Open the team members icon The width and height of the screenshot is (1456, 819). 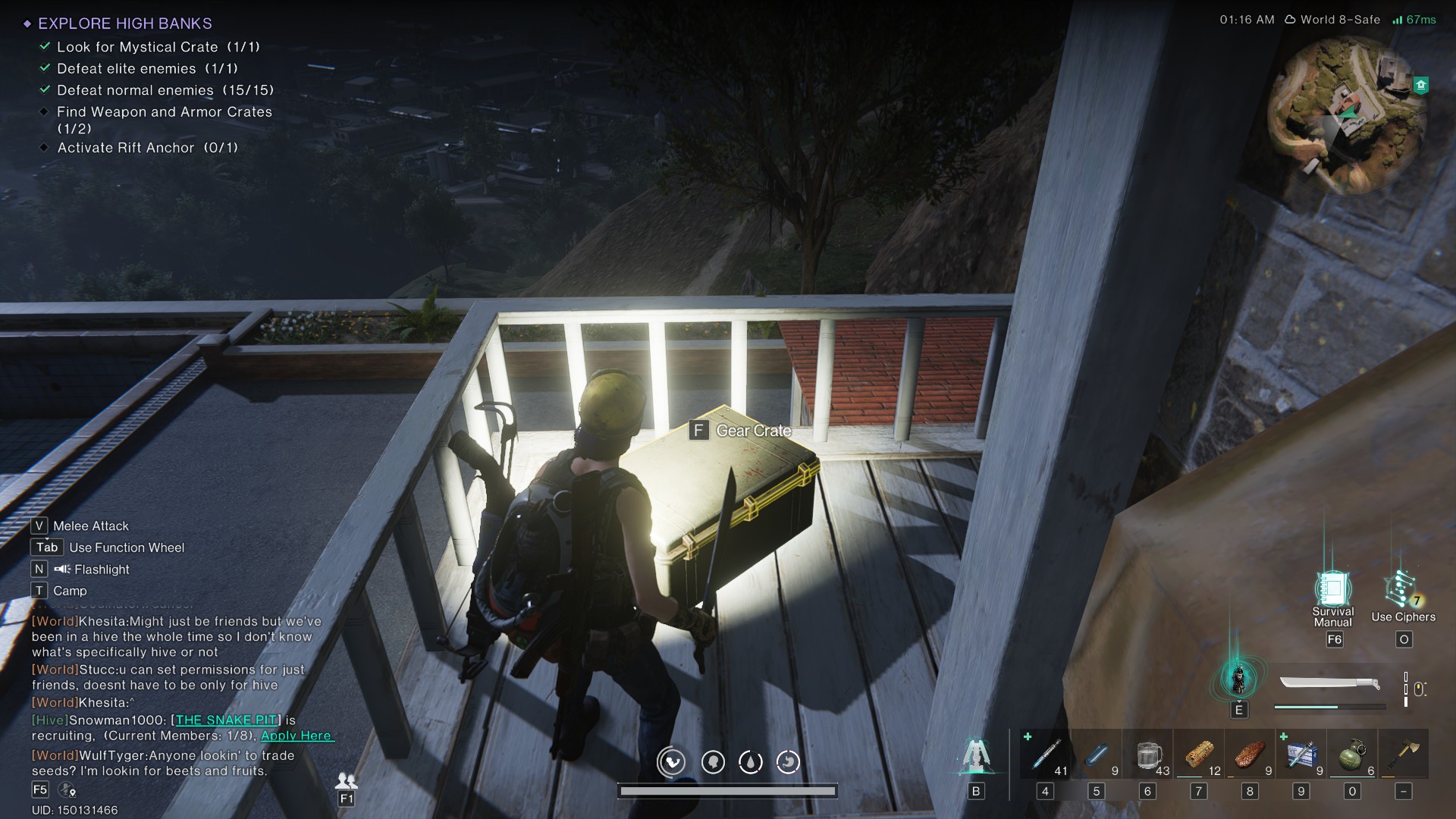click(346, 780)
